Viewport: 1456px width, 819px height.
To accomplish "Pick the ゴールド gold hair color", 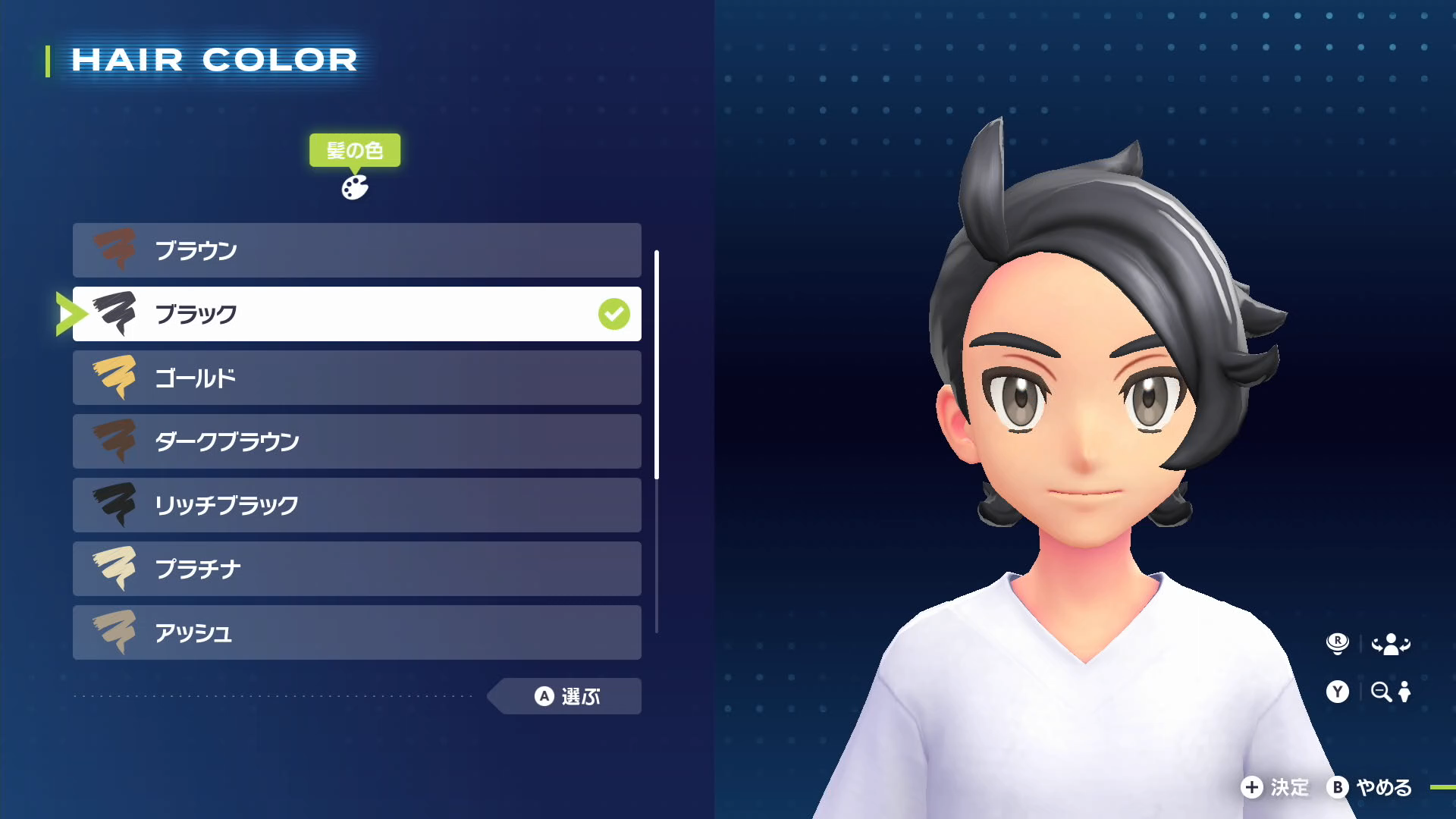I will click(x=356, y=378).
